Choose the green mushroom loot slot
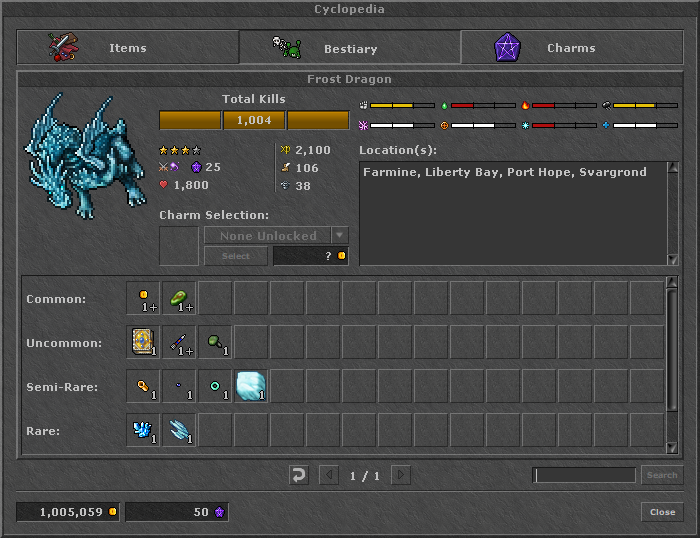The width and height of the screenshot is (700, 538). point(216,342)
